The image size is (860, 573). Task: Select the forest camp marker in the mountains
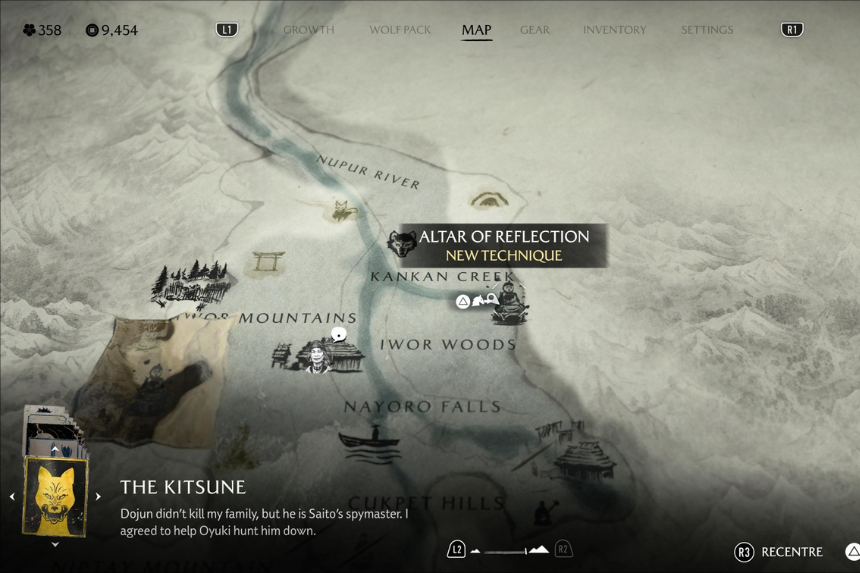[x=190, y=283]
